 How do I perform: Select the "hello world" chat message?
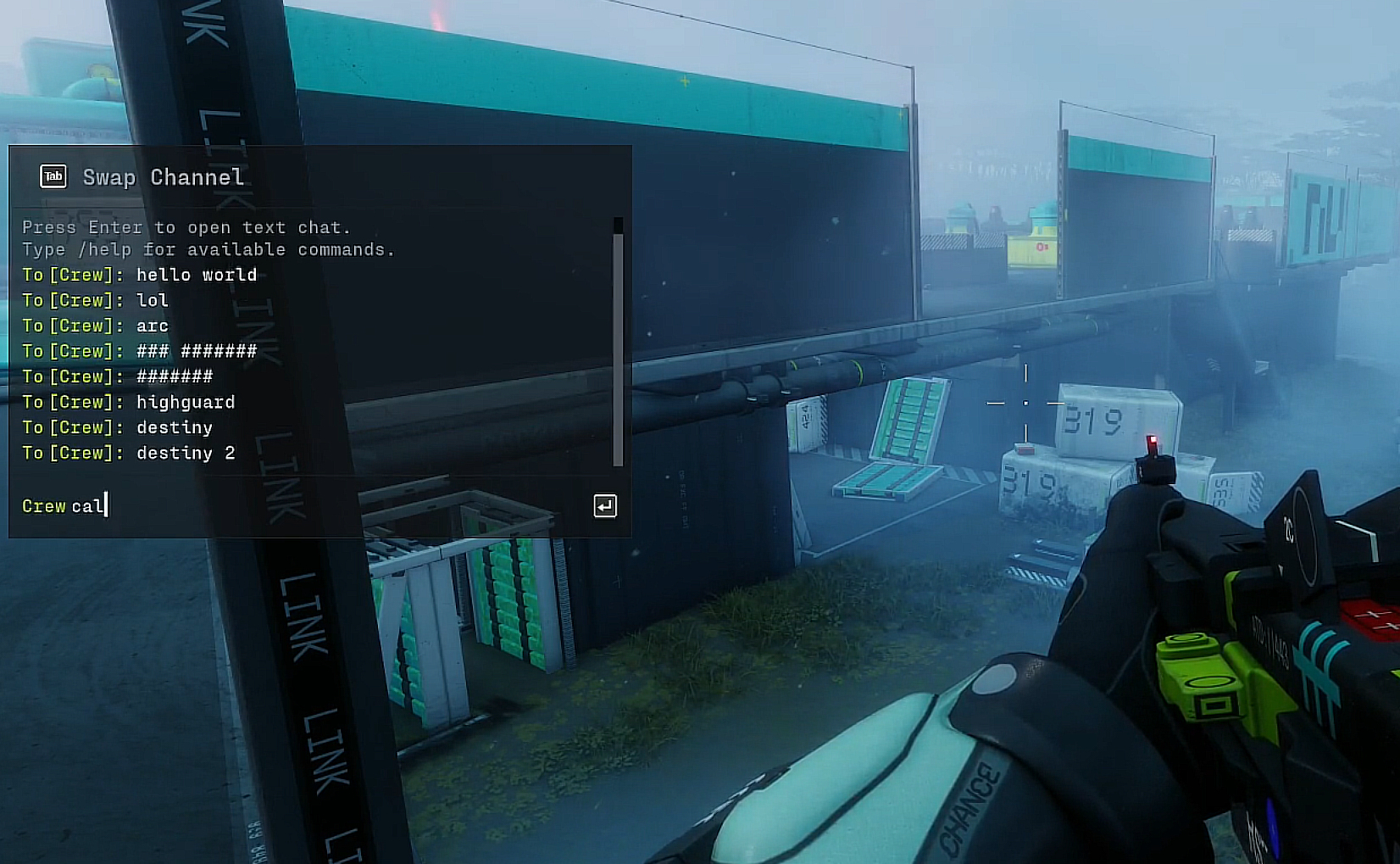196,275
